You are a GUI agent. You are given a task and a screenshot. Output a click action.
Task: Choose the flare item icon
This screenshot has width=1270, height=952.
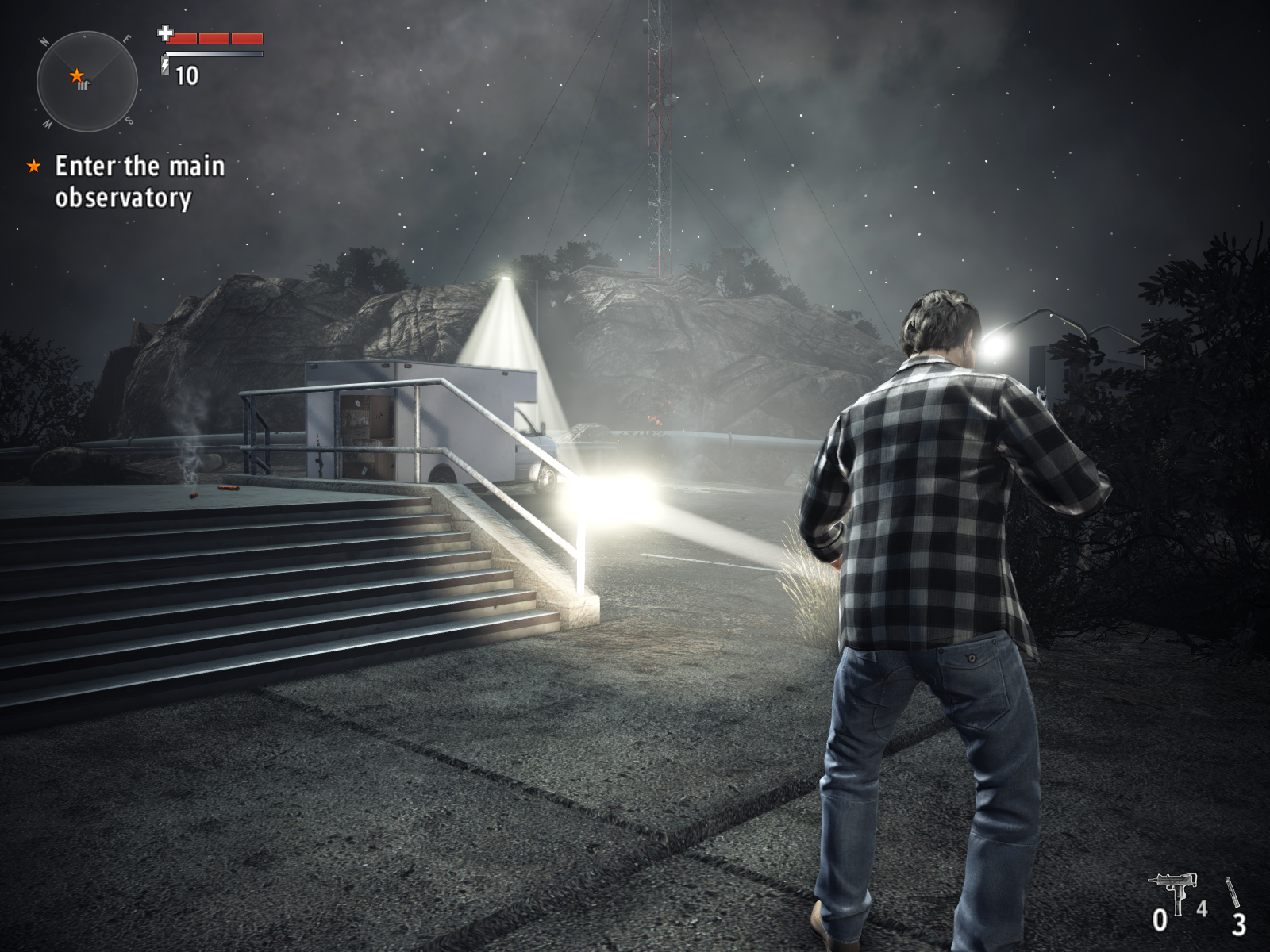pyautogui.click(x=1232, y=892)
